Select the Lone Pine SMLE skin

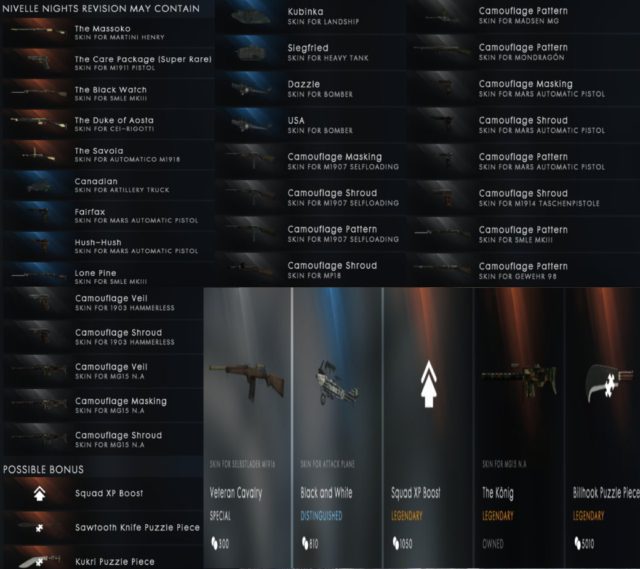click(x=108, y=275)
